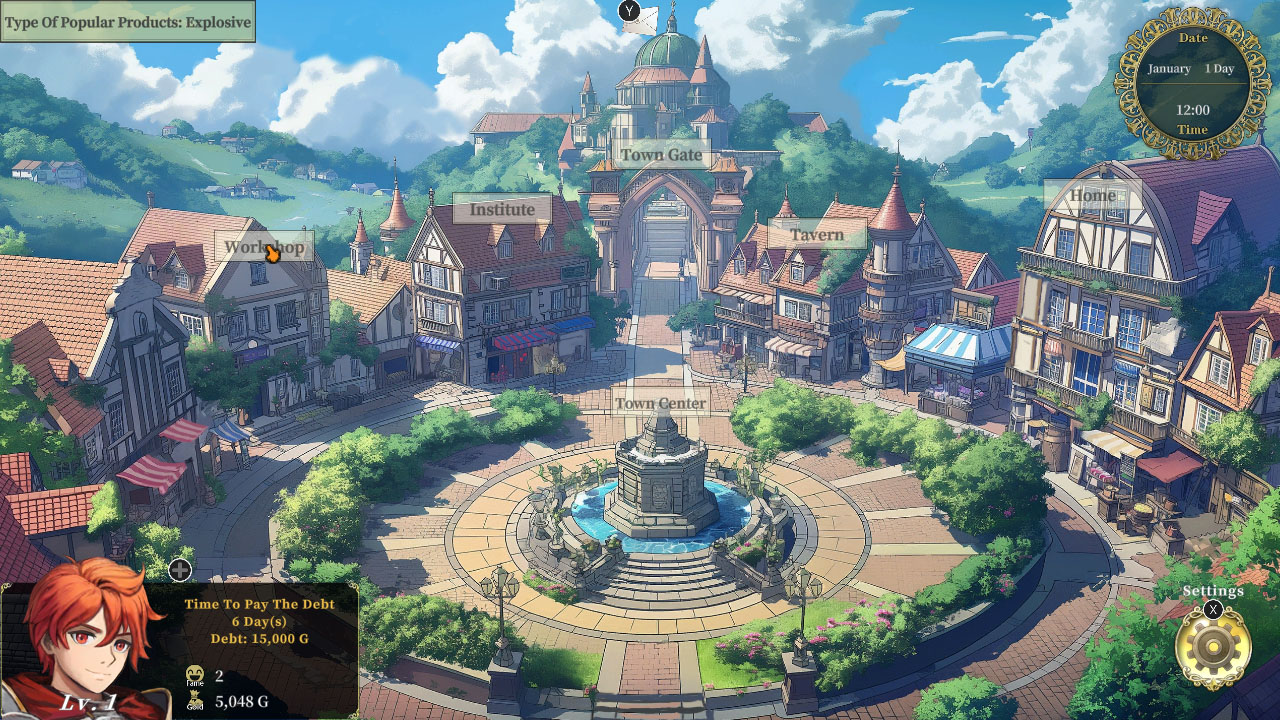The height and width of the screenshot is (720, 1280).
Task: Open the Town Center
Action: point(661,402)
